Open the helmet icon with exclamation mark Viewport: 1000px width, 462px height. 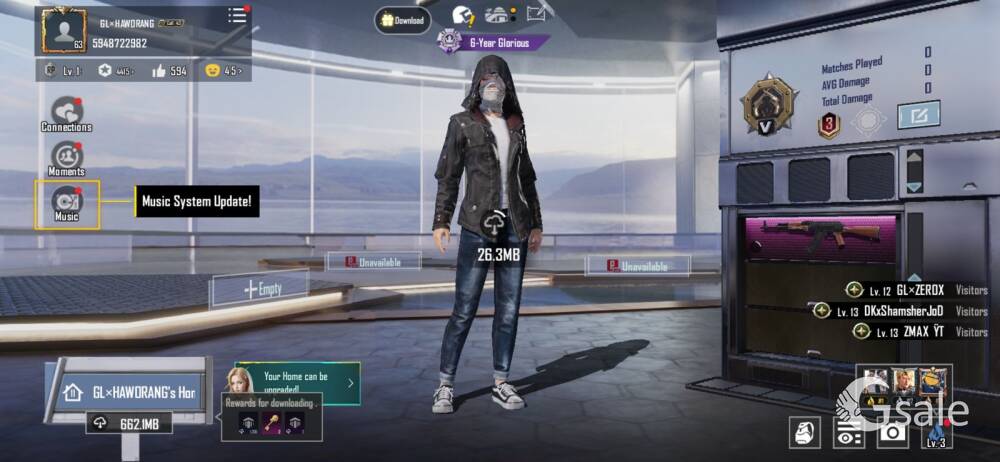[x=463, y=15]
